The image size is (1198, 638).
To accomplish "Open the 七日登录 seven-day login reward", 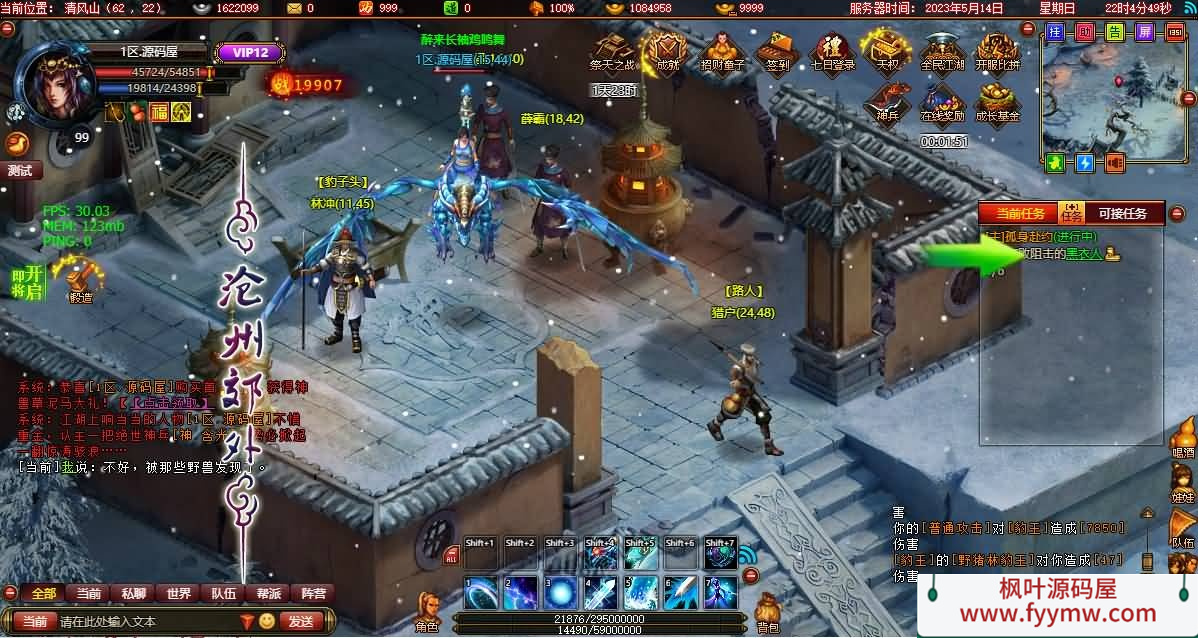I will [831, 51].
